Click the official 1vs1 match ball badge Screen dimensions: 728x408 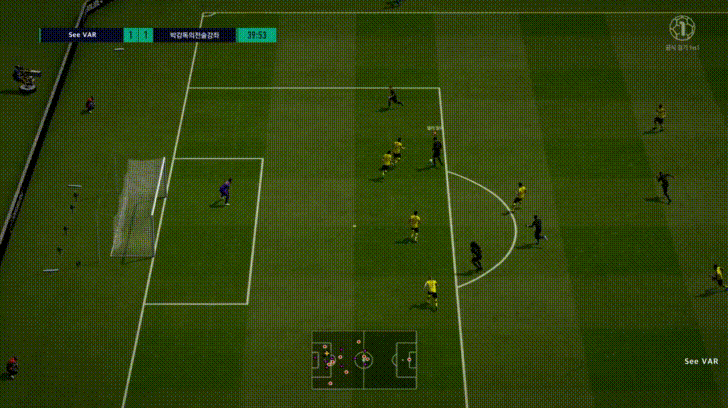point(682,28)
